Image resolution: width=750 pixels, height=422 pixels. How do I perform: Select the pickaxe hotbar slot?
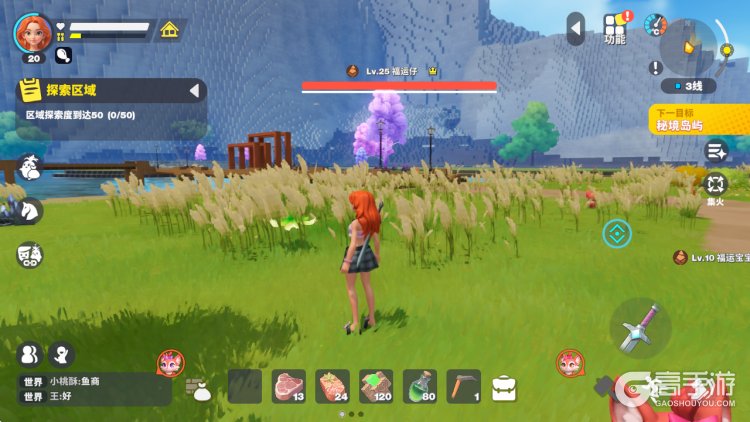463,385
